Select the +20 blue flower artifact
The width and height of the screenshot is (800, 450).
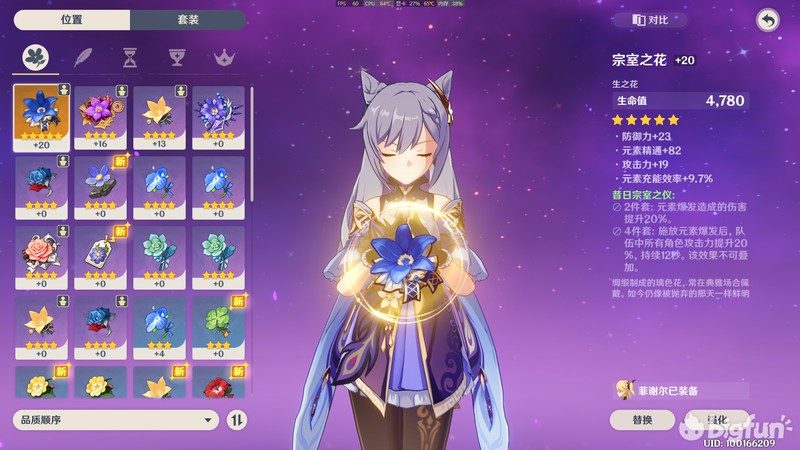[42, 116]
